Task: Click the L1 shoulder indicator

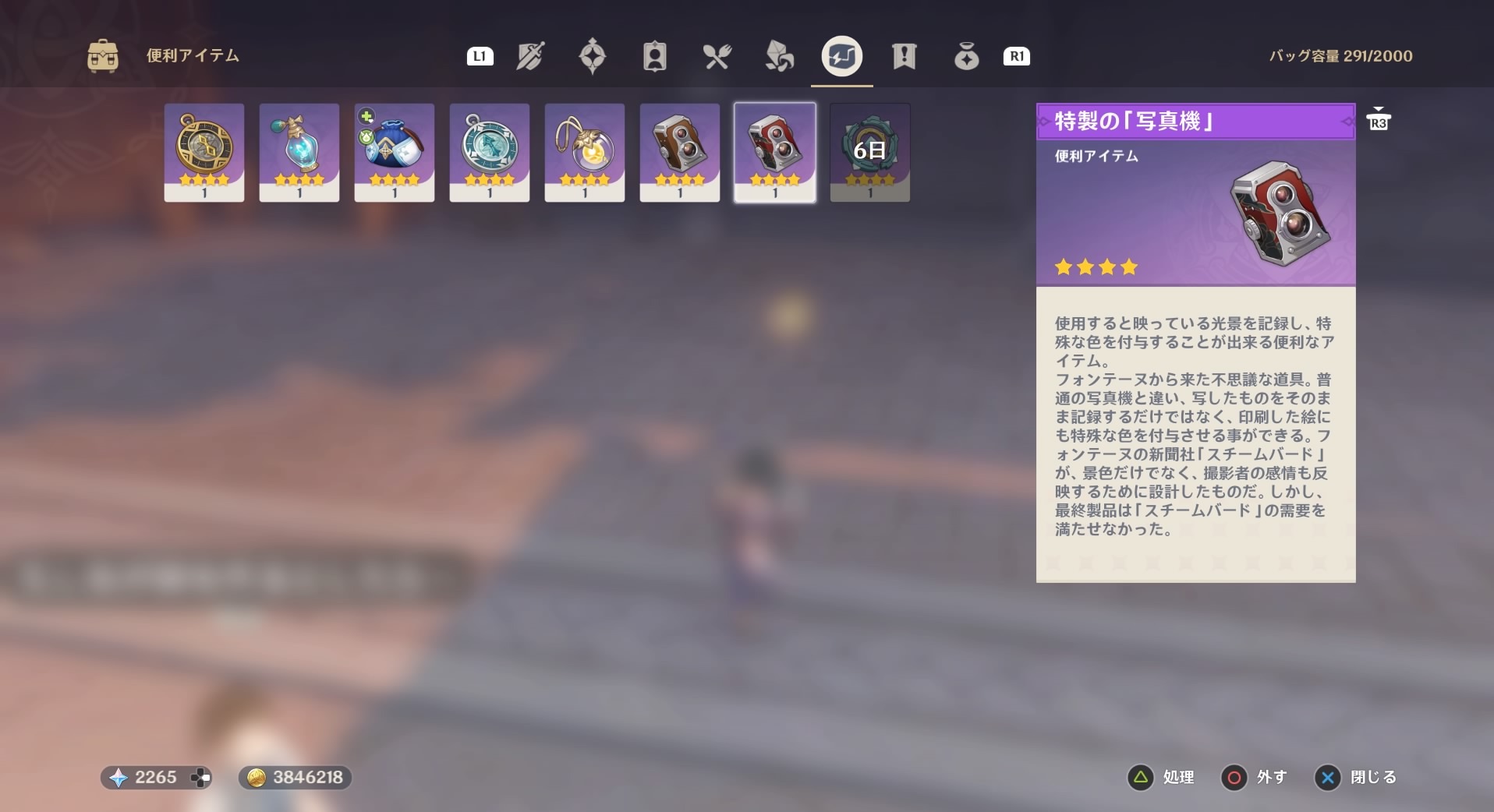Action: [480, 55]
